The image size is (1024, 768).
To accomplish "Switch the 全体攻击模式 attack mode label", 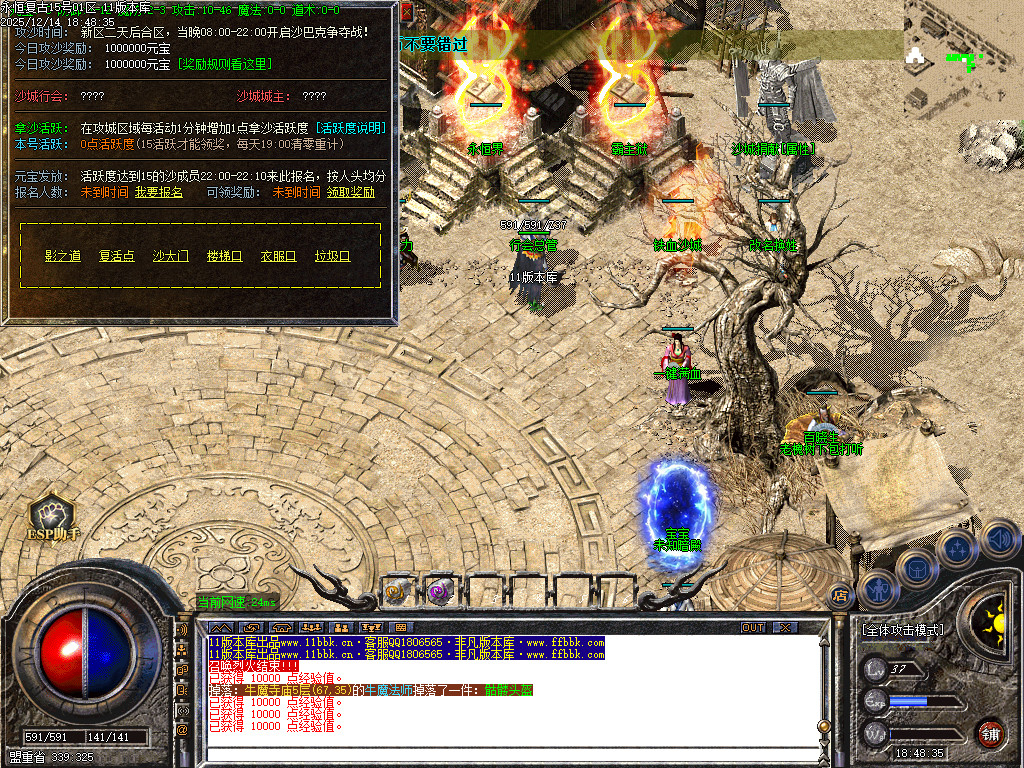I will click(902, 631).
